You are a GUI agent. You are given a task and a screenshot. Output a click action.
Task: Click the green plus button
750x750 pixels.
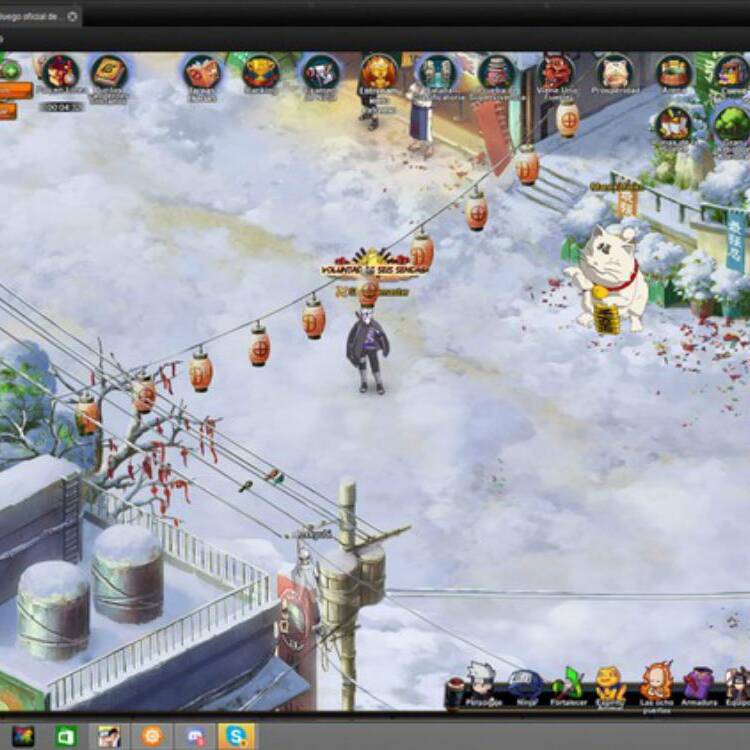[10, 70]
